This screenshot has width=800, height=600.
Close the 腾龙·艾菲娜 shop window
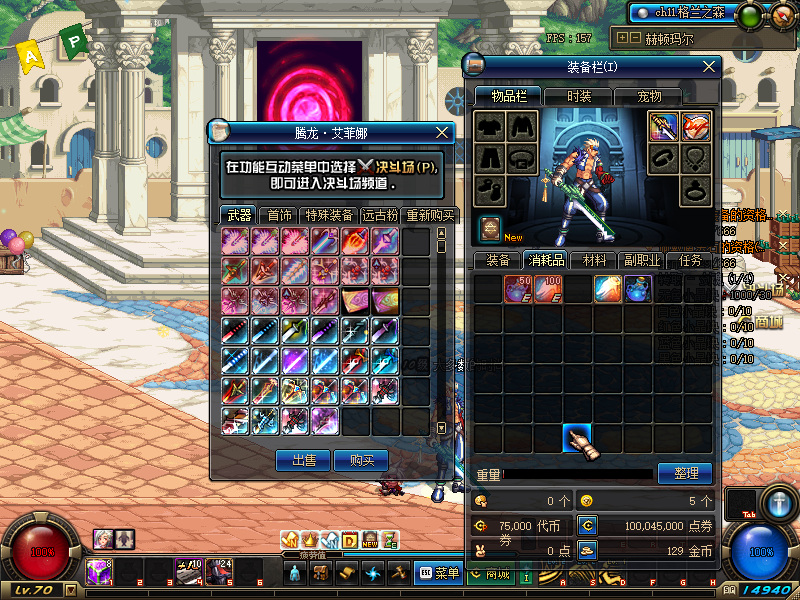coord(443,132)
